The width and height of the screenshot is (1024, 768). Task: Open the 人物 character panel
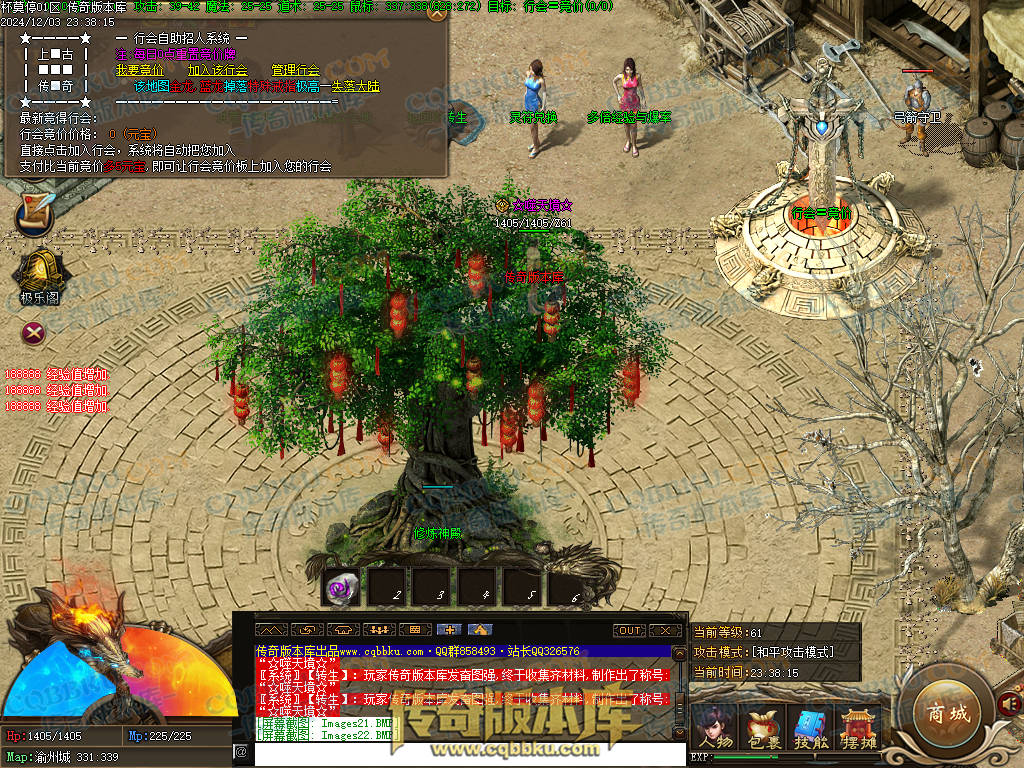(x=715, y=725)
